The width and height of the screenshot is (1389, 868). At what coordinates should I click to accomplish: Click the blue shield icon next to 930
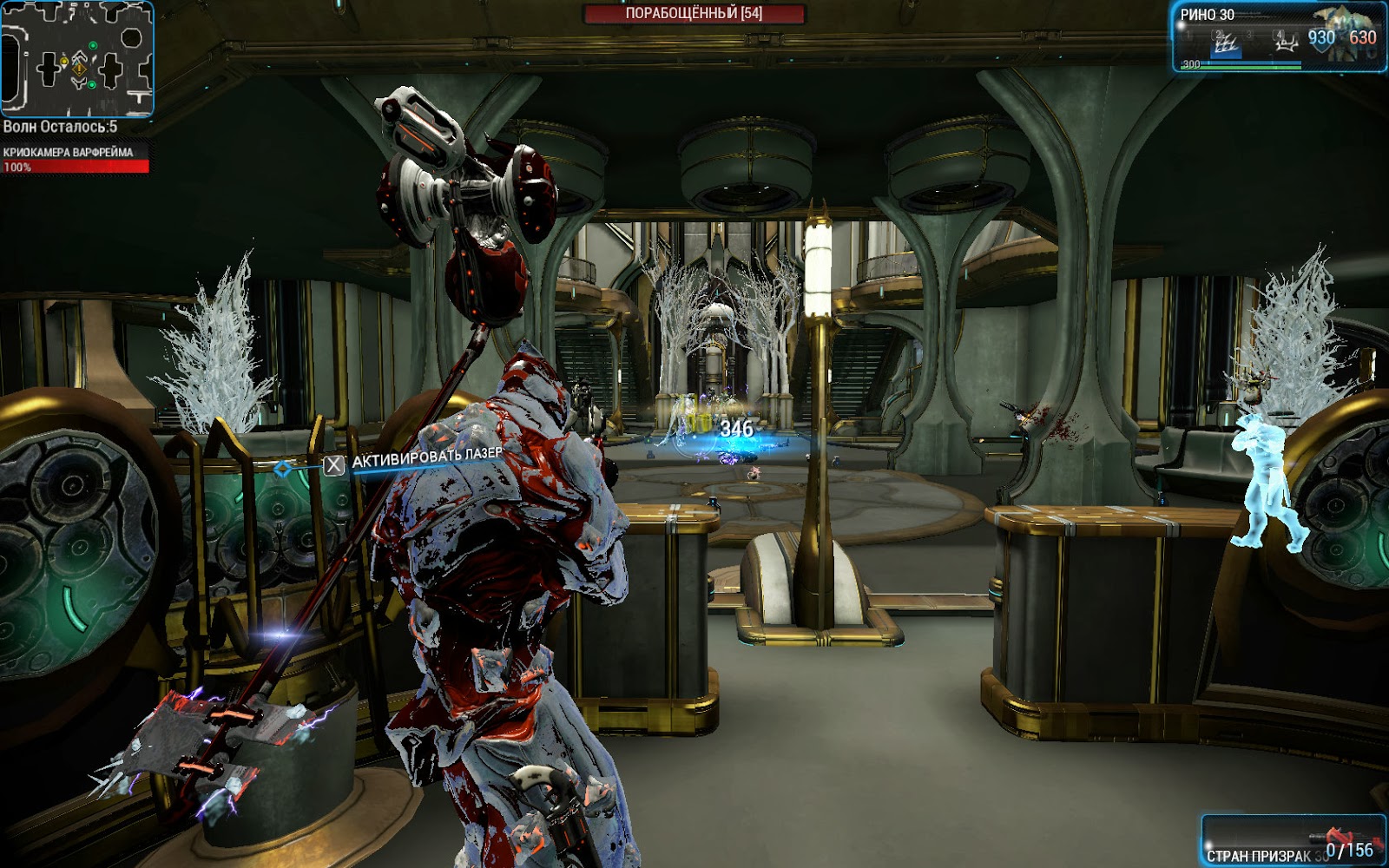point(1322,42)
